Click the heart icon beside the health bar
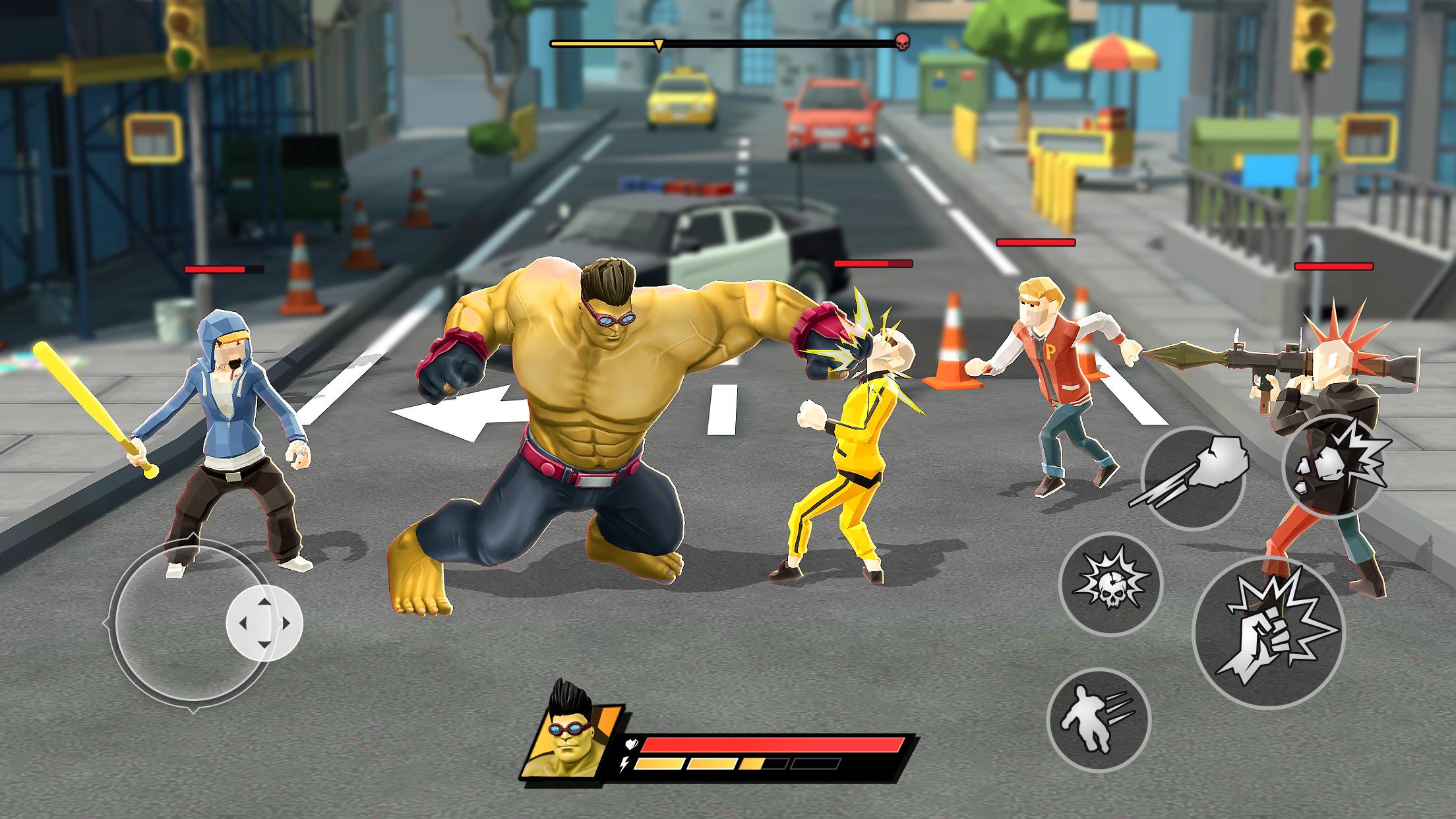This screenshot has width=1456, height=819. (630, 744)
